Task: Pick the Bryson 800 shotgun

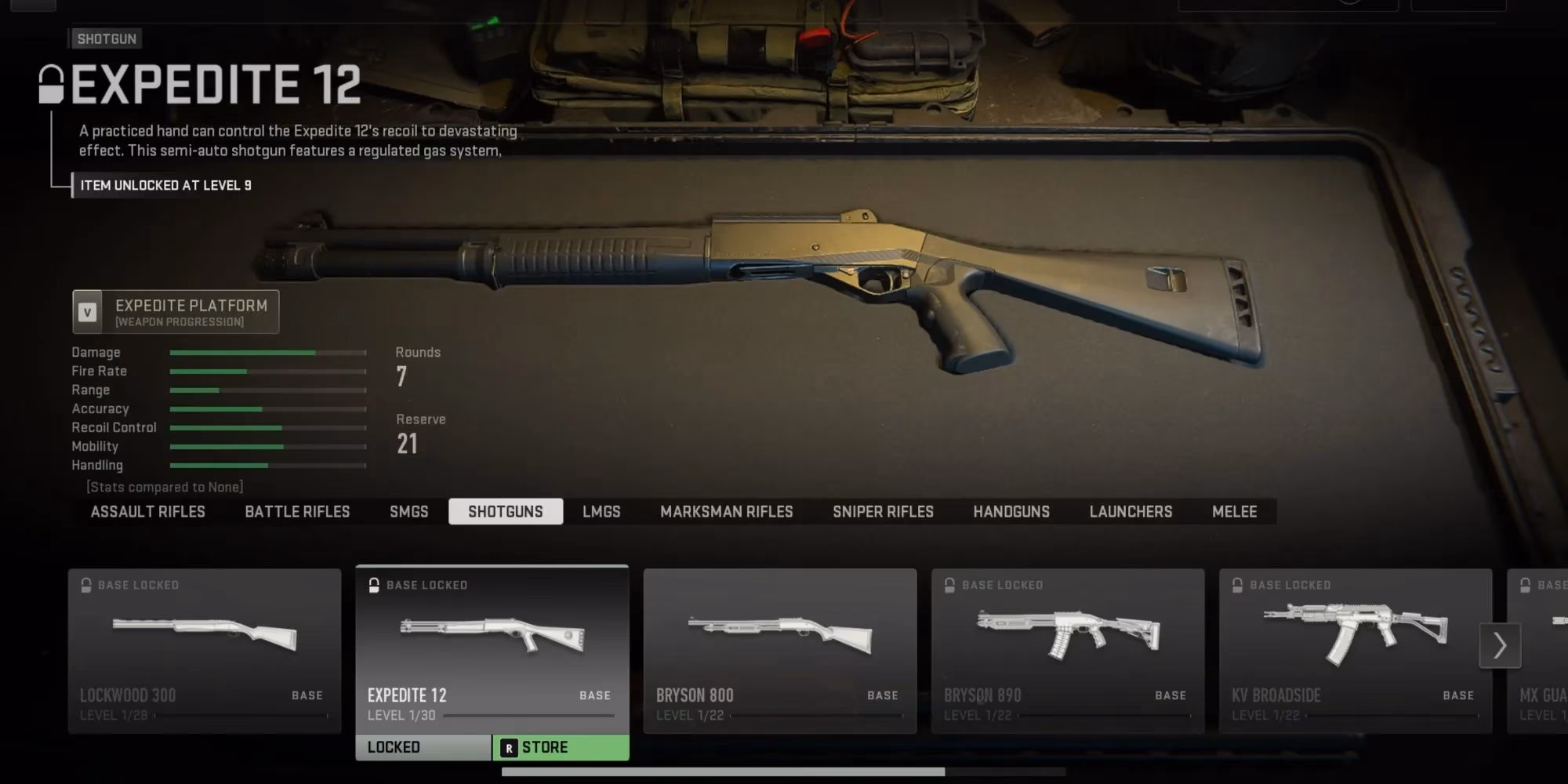Action: pyautogui.click(x=780, y=651)
